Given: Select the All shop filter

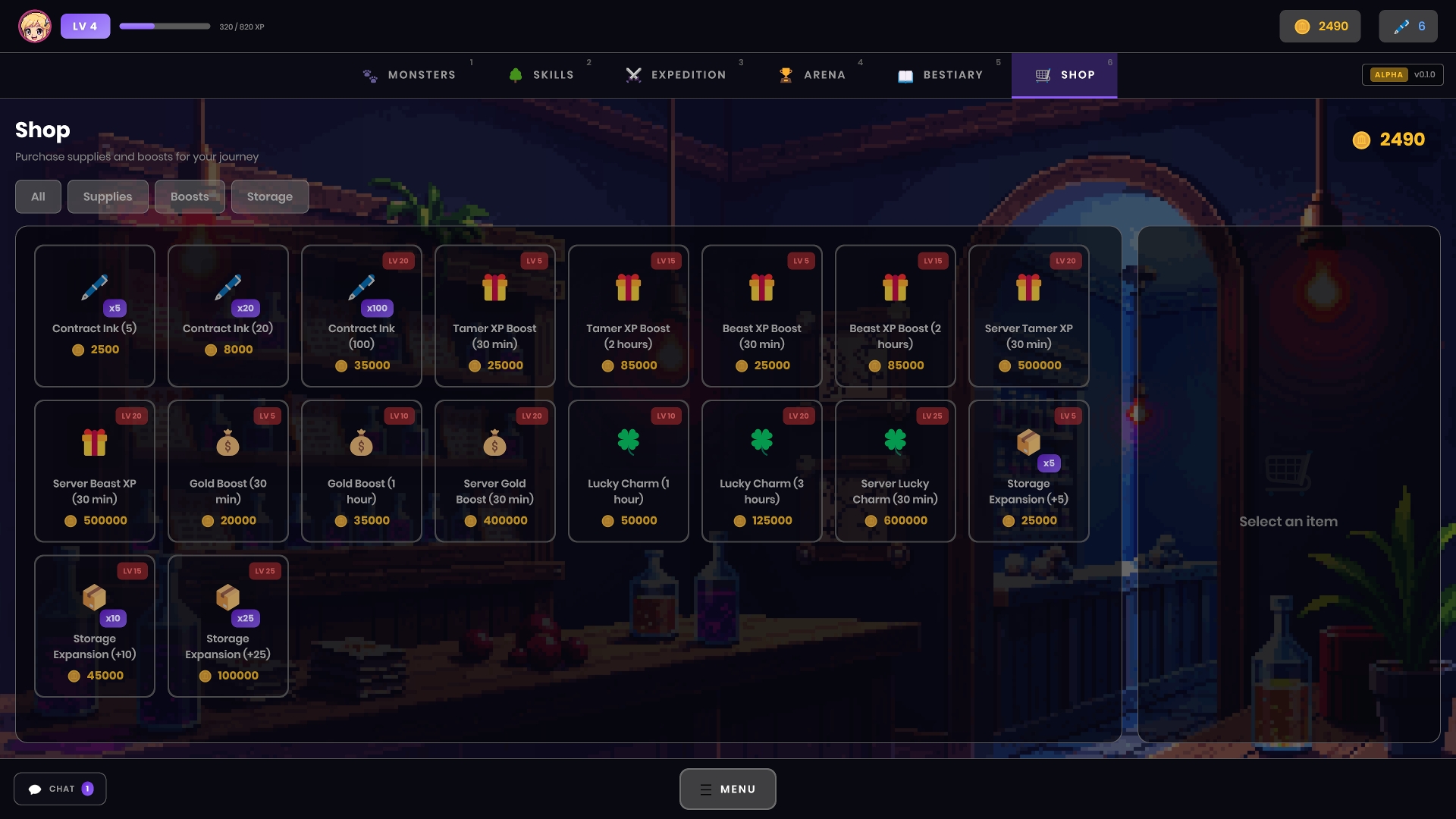Looking at the screenshot, I should [38, 196].
